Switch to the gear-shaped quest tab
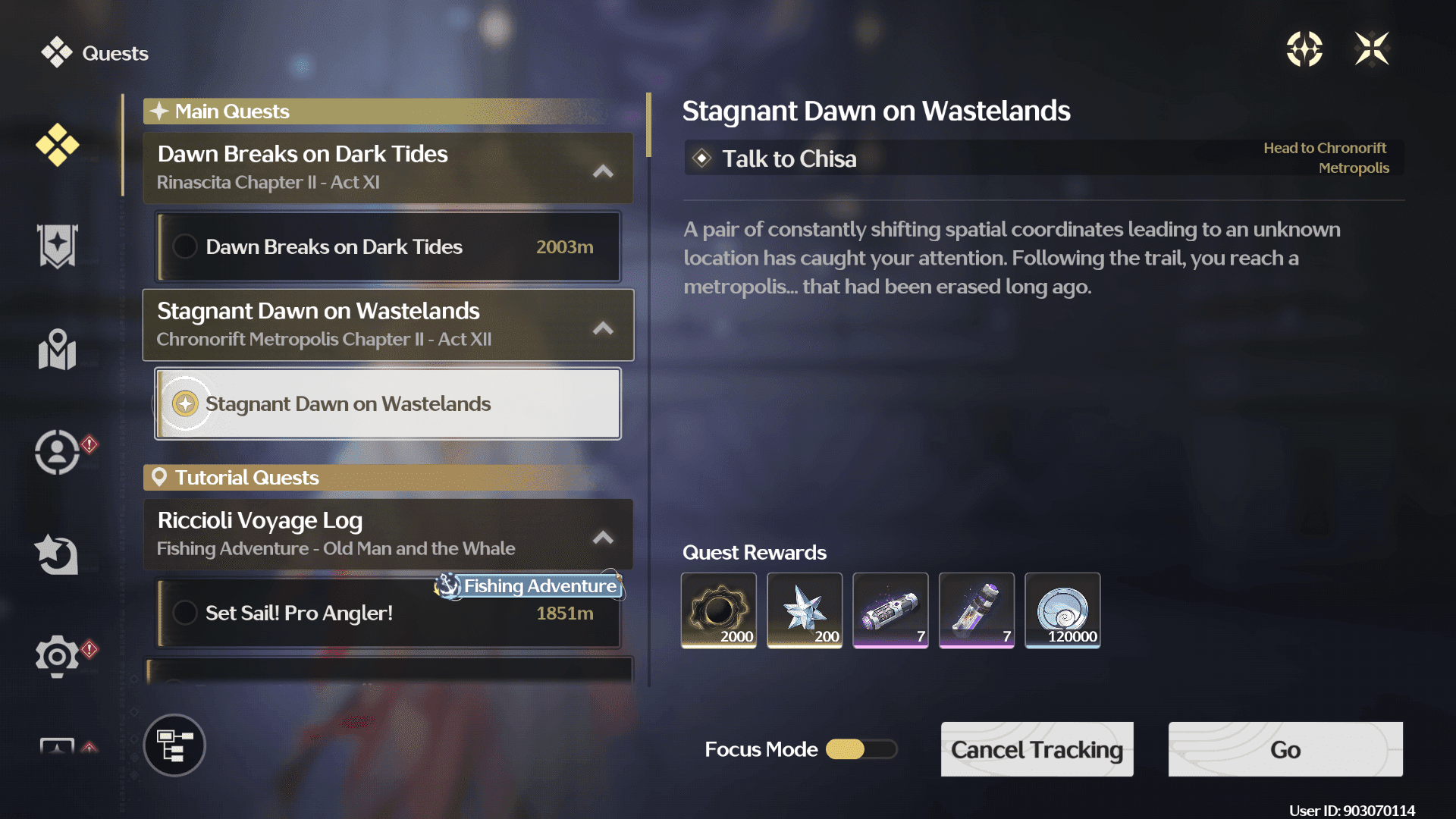1456x819 pixels. (x=57, y=655)
